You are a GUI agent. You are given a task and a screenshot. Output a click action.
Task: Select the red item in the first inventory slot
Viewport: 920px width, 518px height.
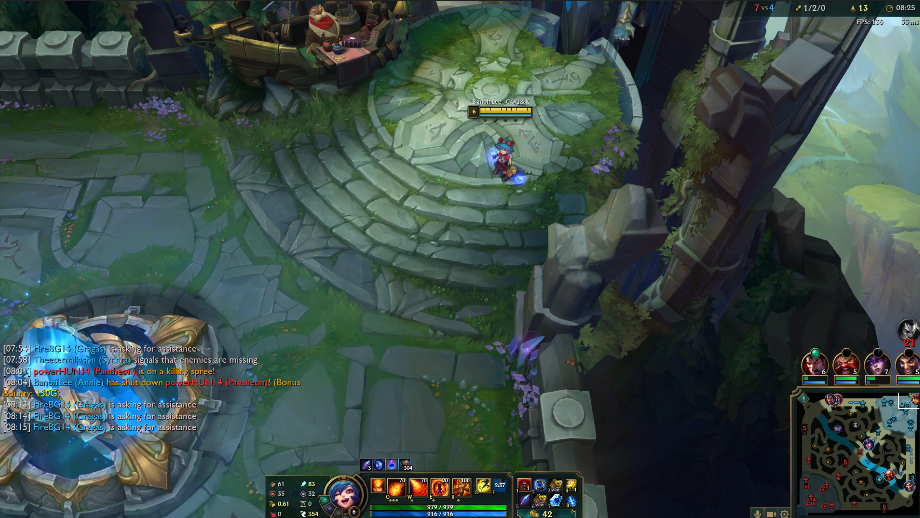[524, 485]
